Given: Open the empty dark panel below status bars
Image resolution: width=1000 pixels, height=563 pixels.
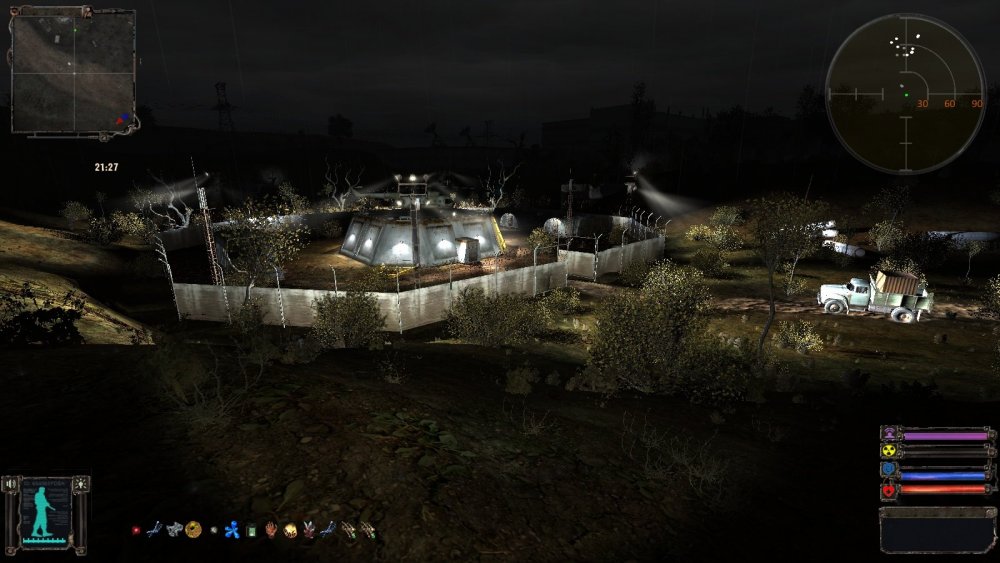Looking at the screenshot, I should pyautogui.click(x=938, y=530).
